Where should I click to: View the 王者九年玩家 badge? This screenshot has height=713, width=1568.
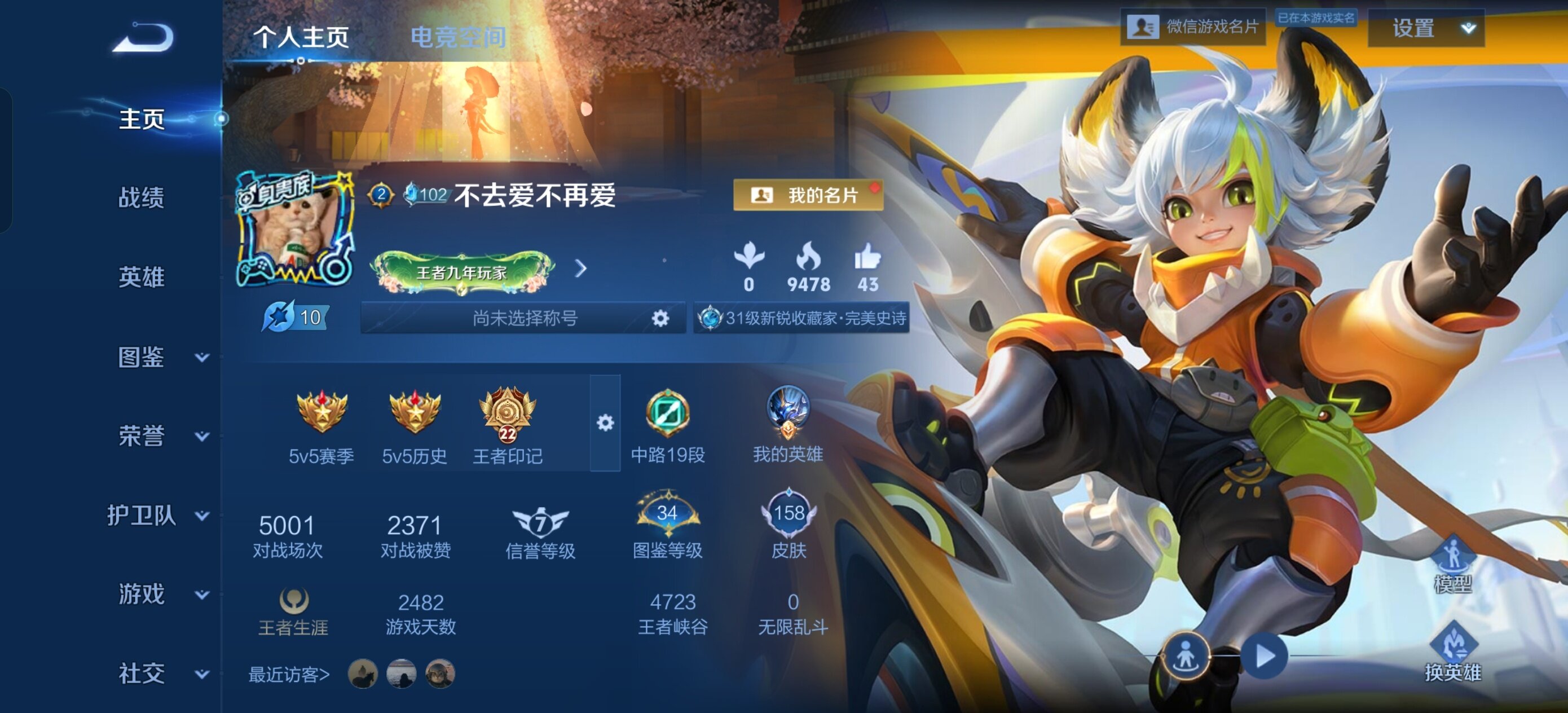tap(463, 271)
